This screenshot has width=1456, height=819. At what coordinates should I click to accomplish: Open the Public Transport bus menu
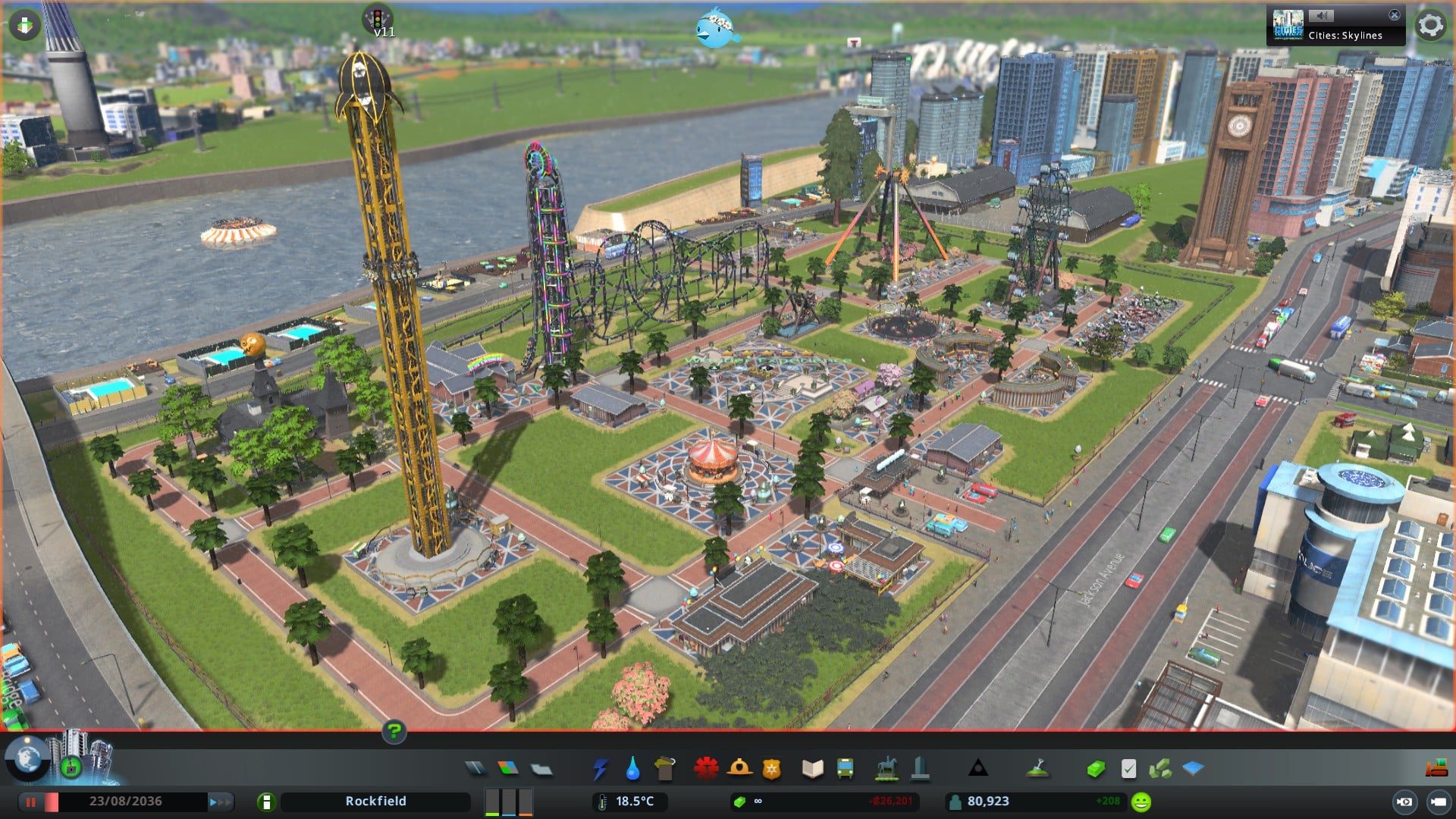click(845, 769)
